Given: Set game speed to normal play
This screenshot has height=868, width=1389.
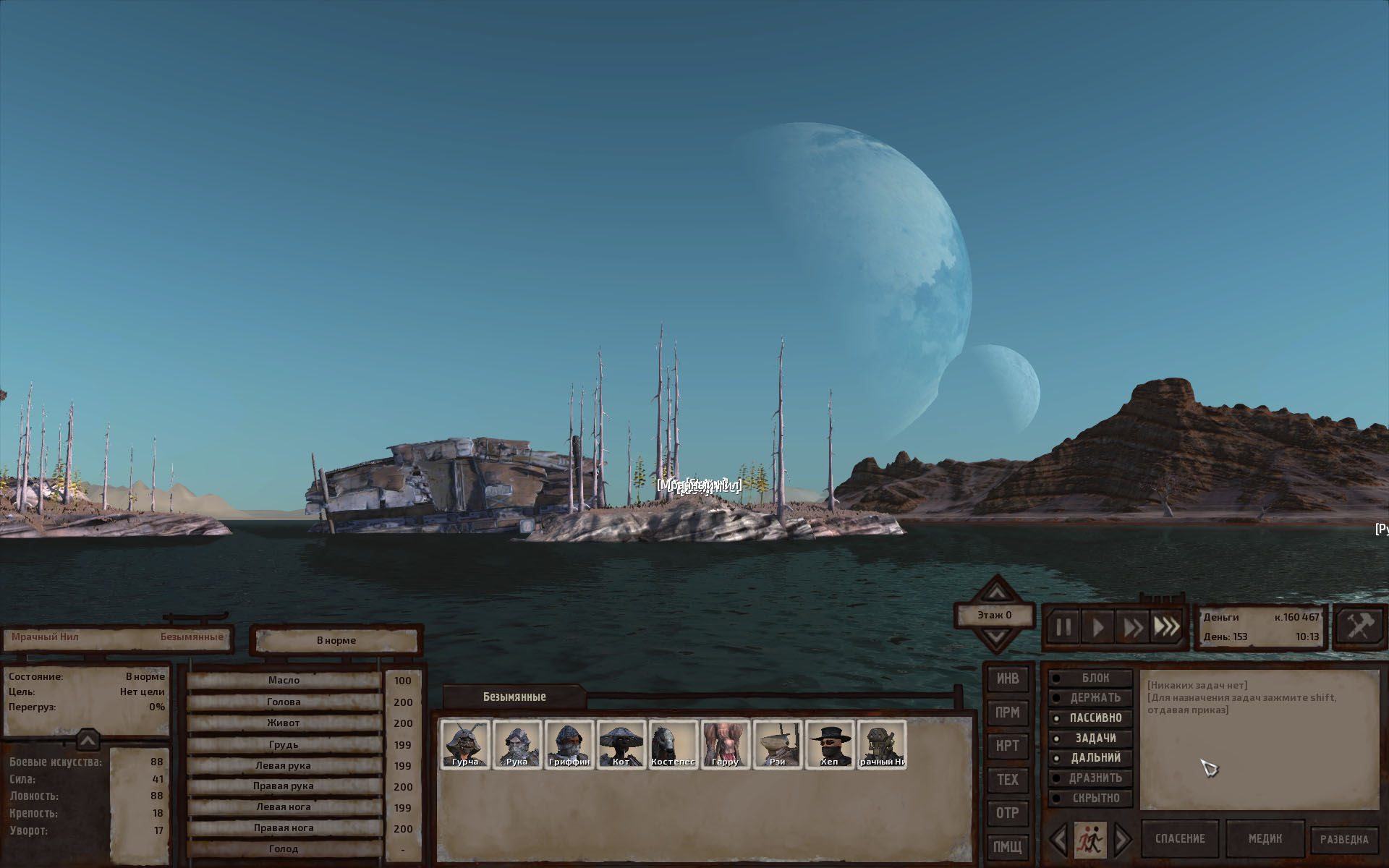Looking at the screenshot, I should (x=1097, y=627).
